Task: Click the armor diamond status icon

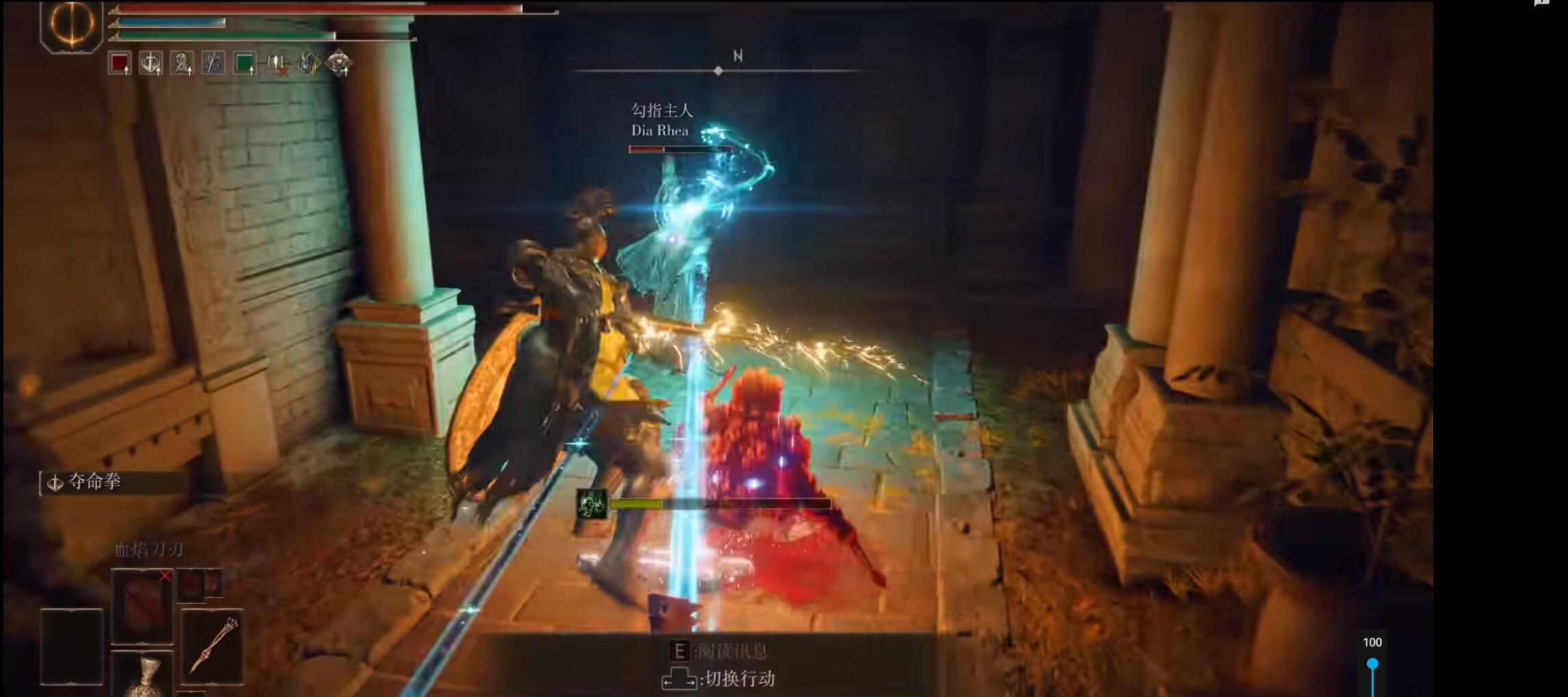Action: 339,64
